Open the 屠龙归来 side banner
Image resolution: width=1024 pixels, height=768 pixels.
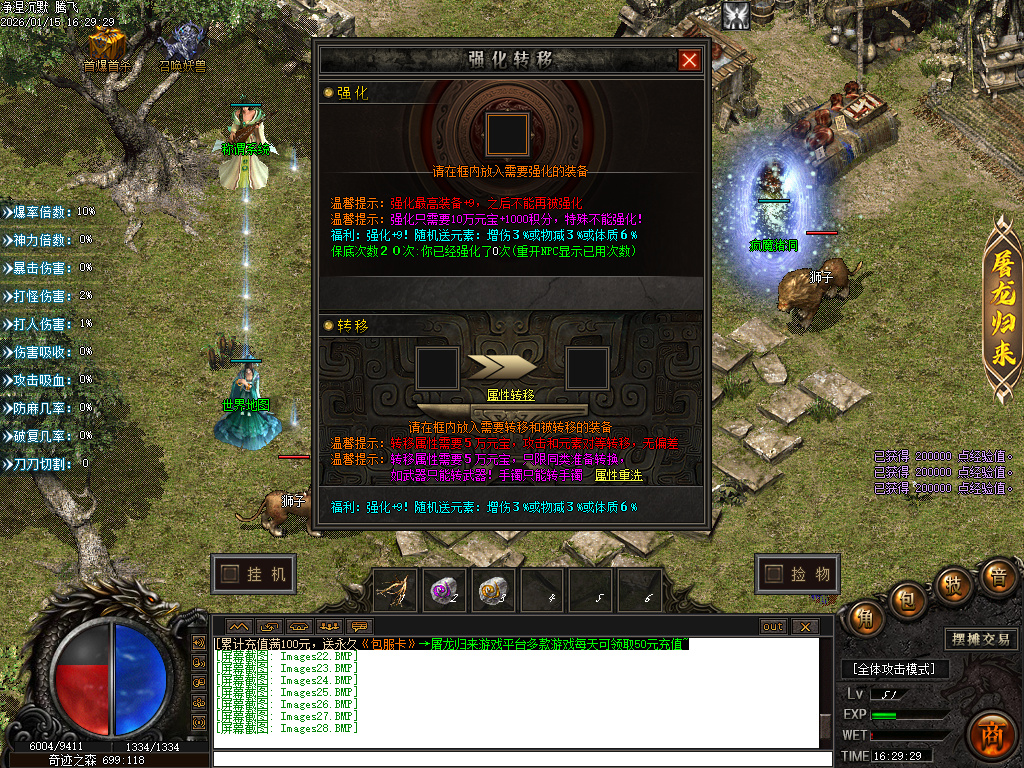click(1003, 308)
